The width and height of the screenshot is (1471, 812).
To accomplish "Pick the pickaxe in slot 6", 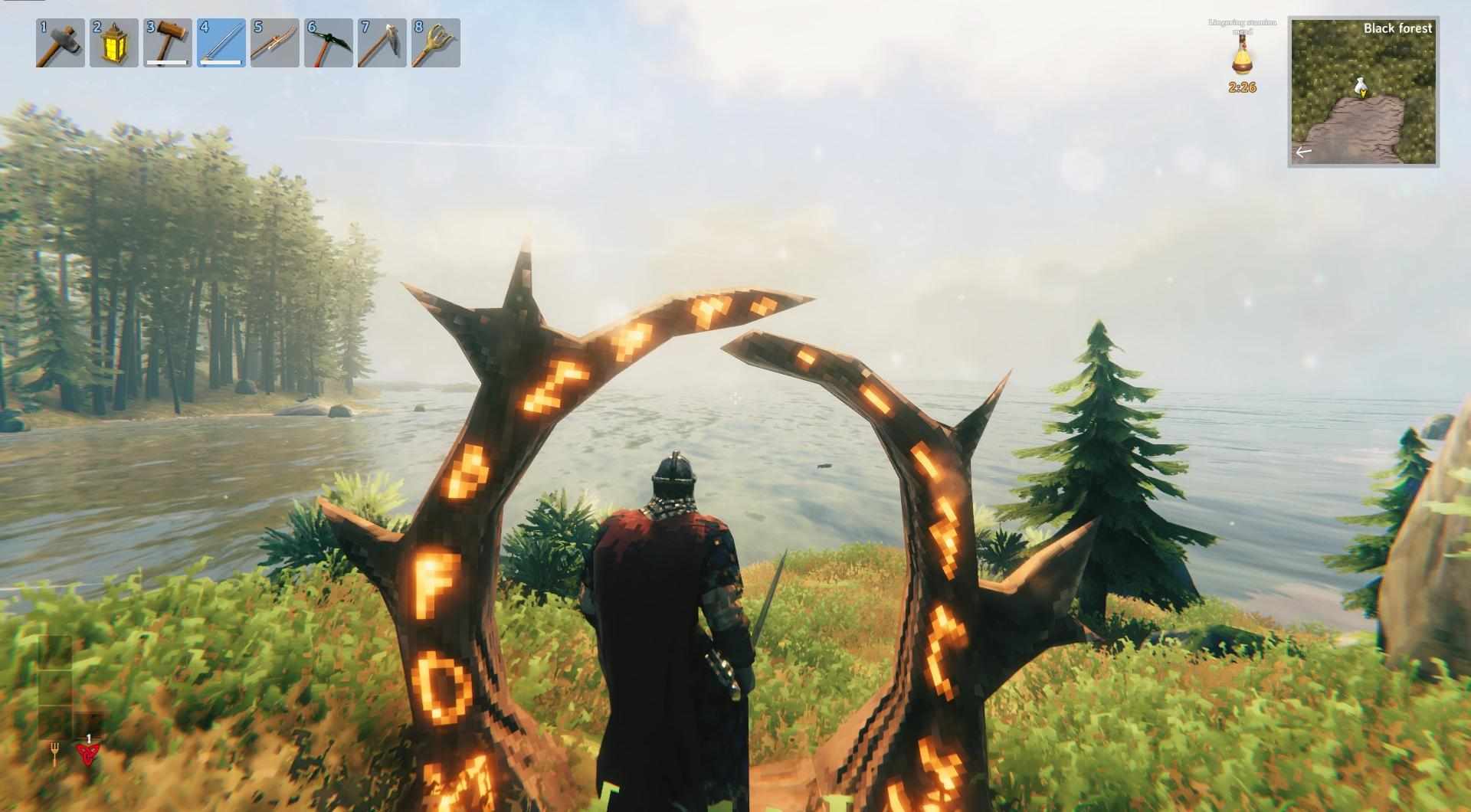I will coord(329,43).
